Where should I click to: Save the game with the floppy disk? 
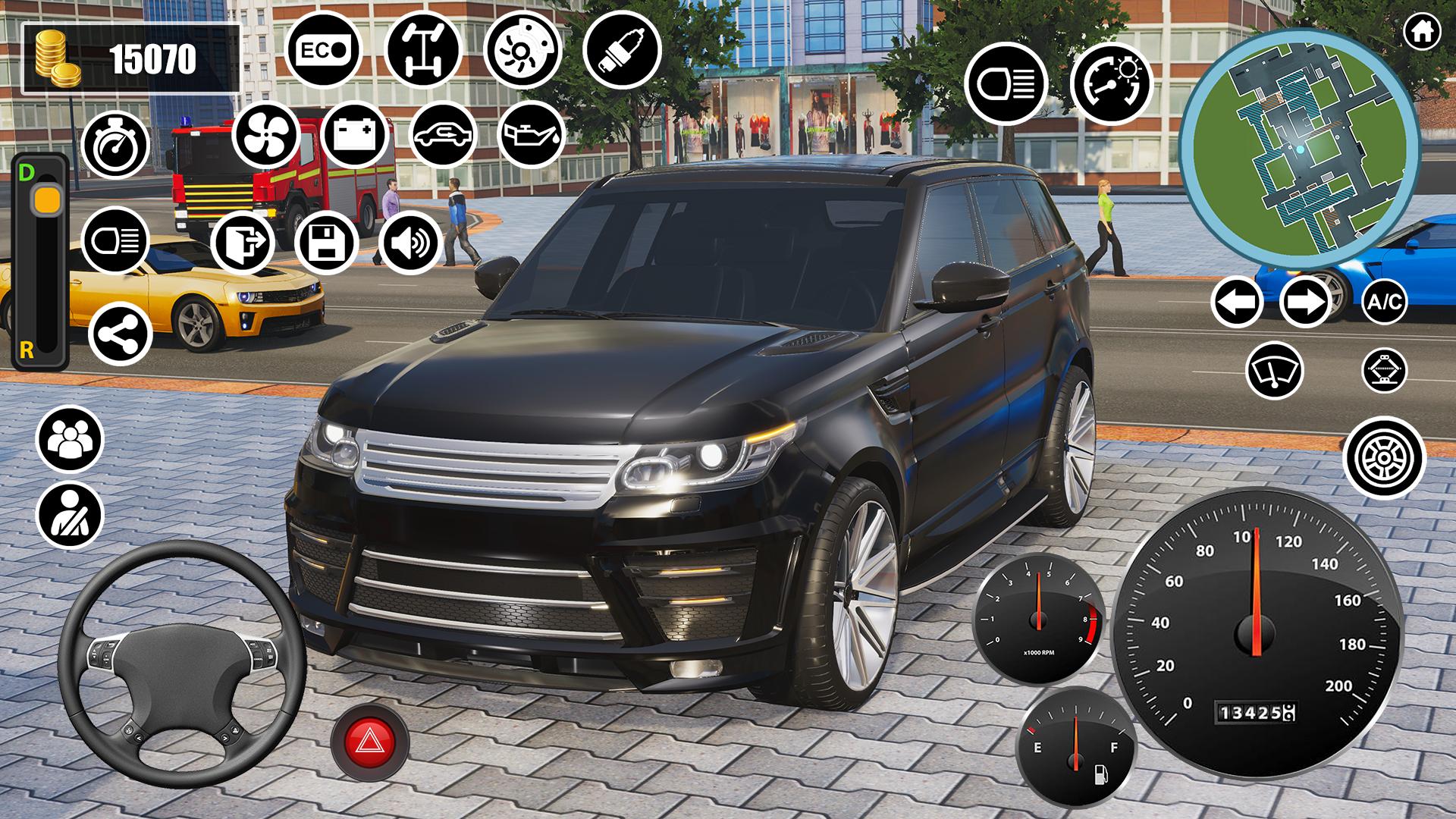pos(326,243)
